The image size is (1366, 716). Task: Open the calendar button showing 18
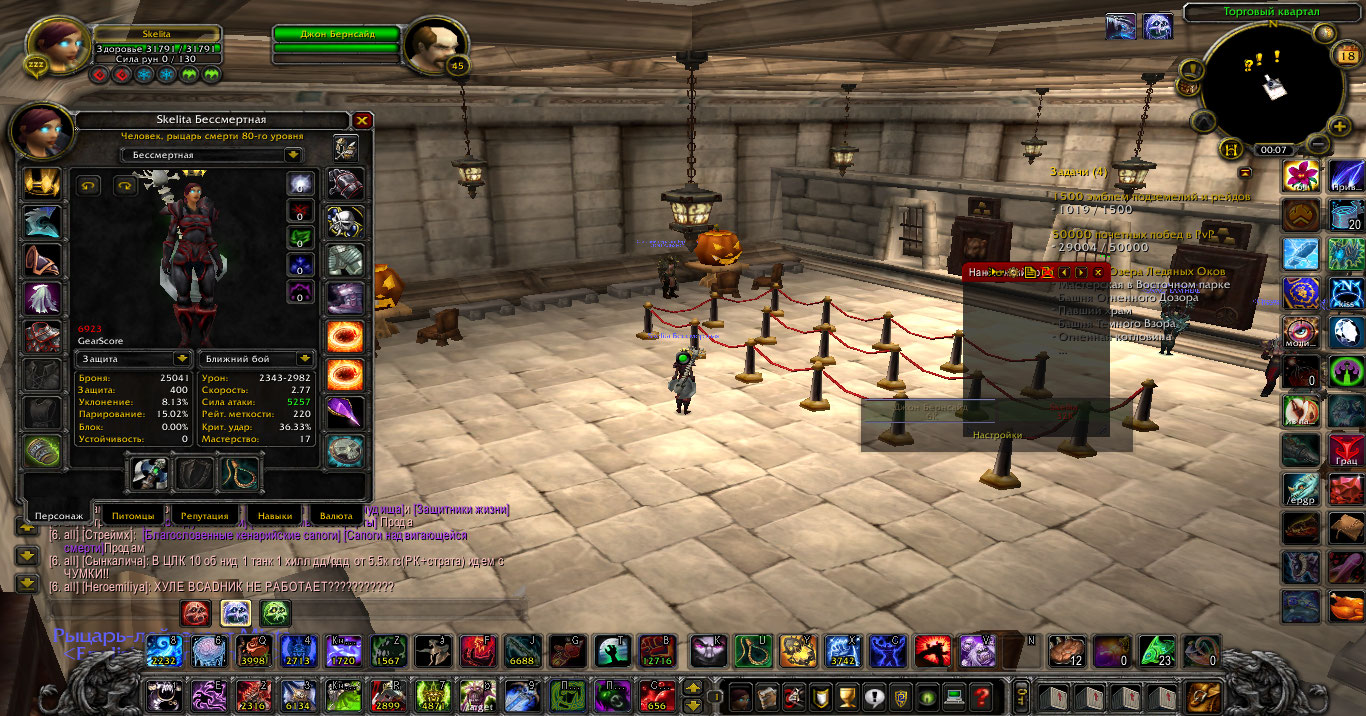[1345, 56]
